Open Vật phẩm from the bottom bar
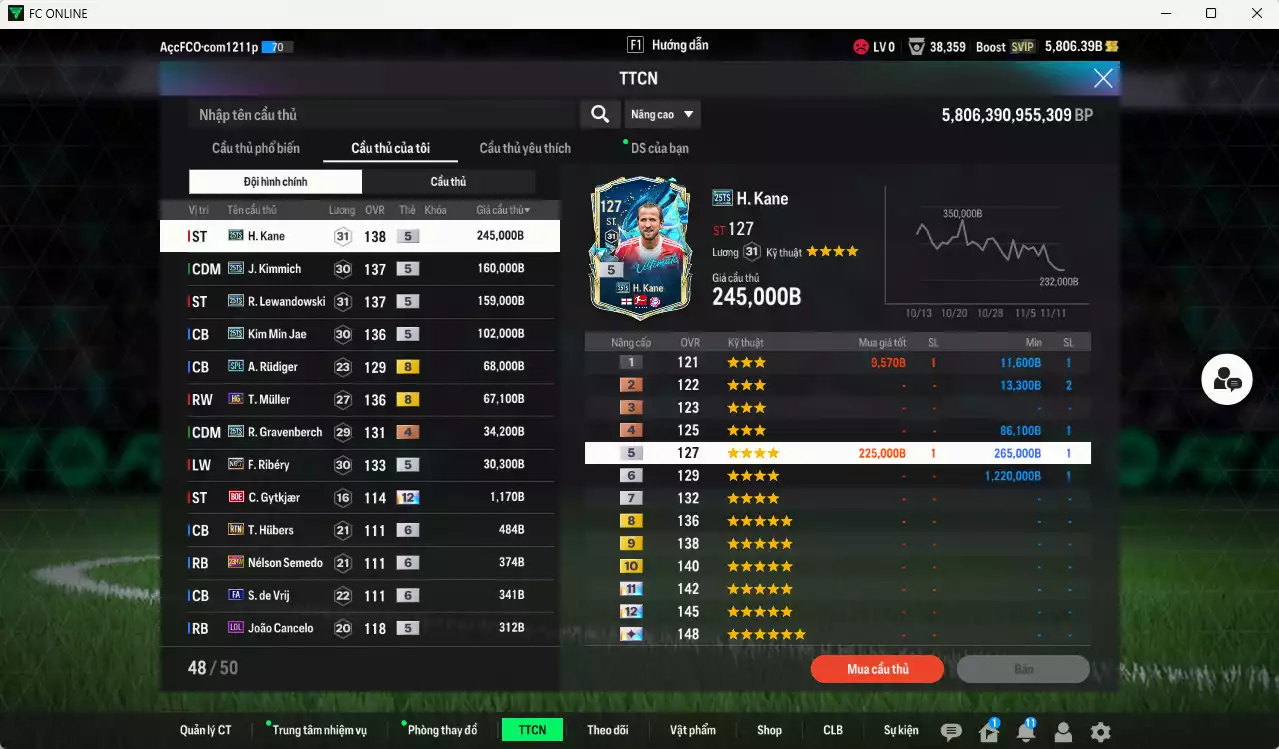 click(693, 730)
